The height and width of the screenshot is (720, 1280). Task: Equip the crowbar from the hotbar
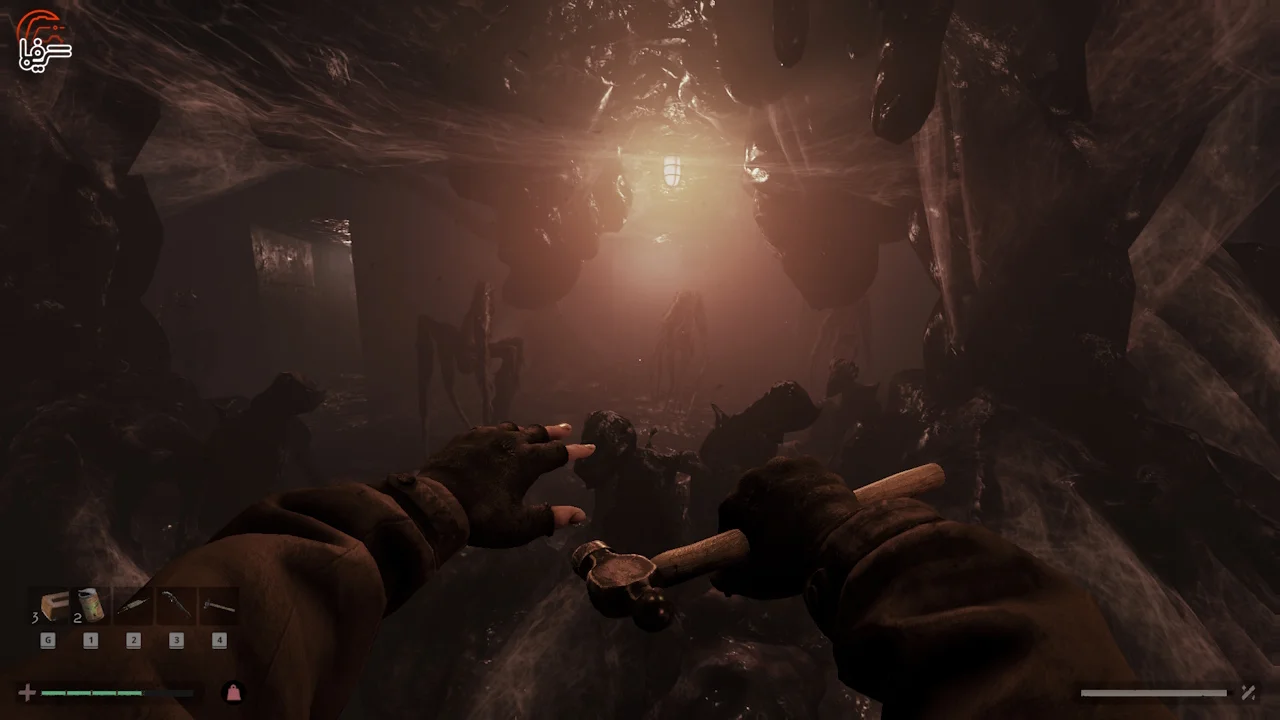(176, 606)
